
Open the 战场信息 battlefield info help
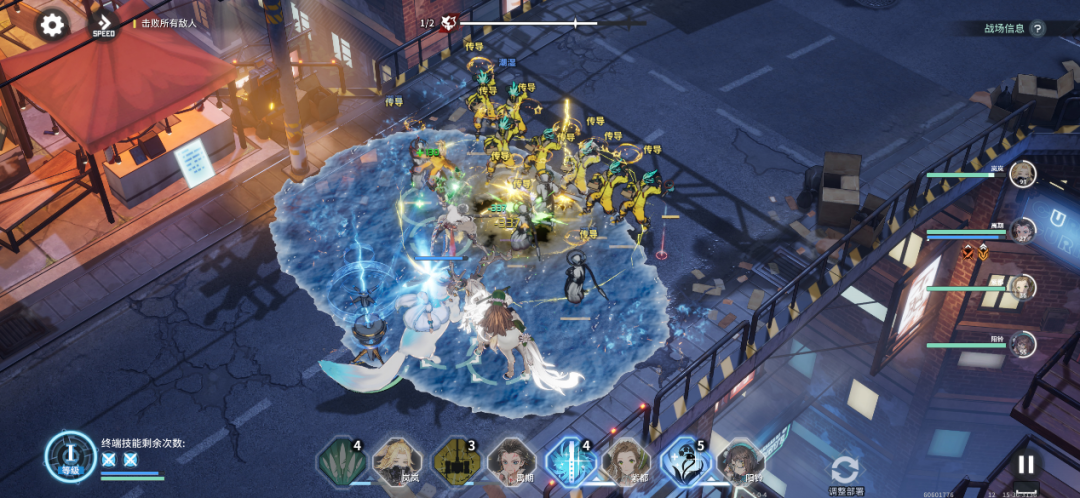click(1037, 29)
